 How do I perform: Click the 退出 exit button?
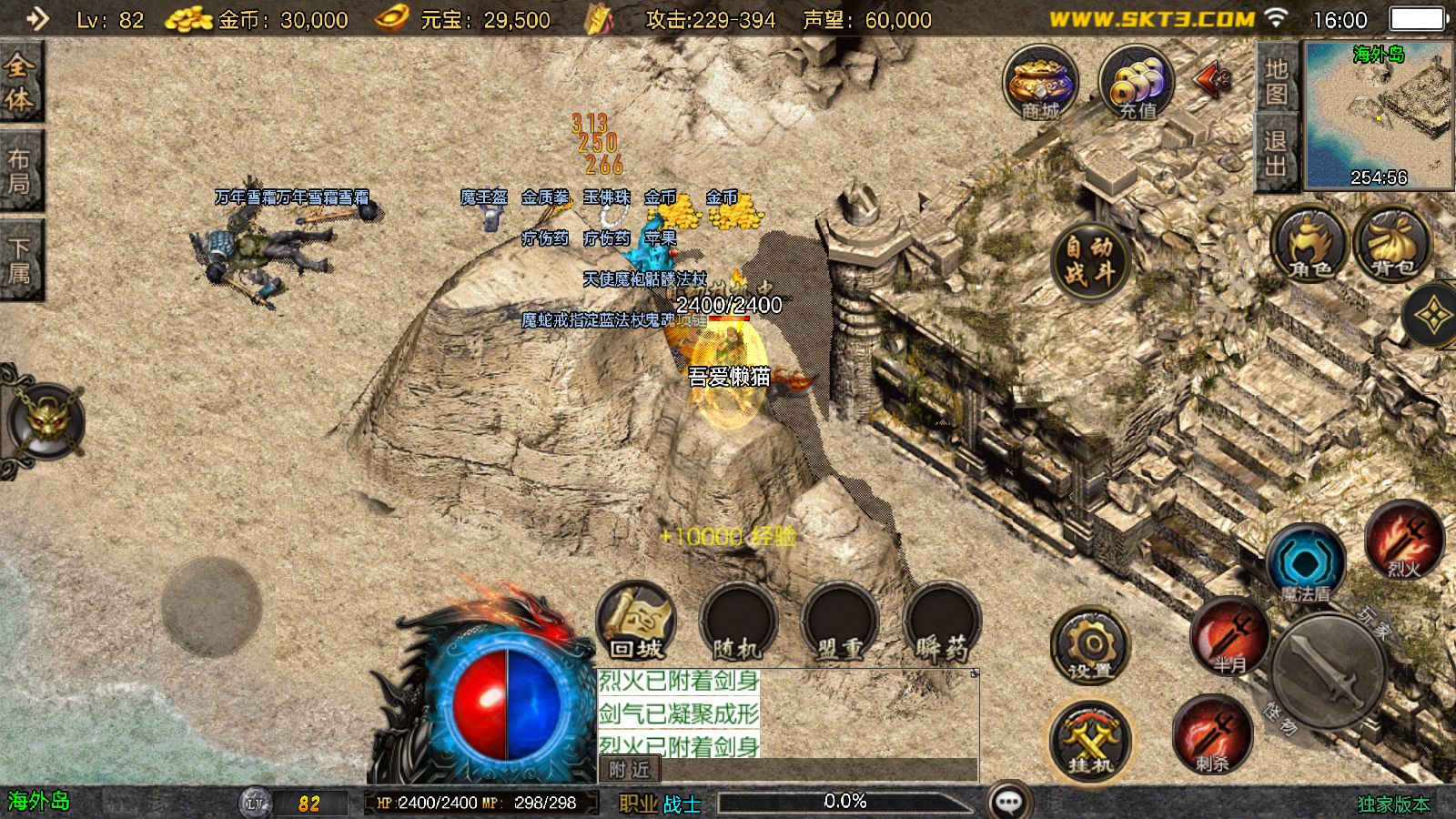coord(1277,153)
